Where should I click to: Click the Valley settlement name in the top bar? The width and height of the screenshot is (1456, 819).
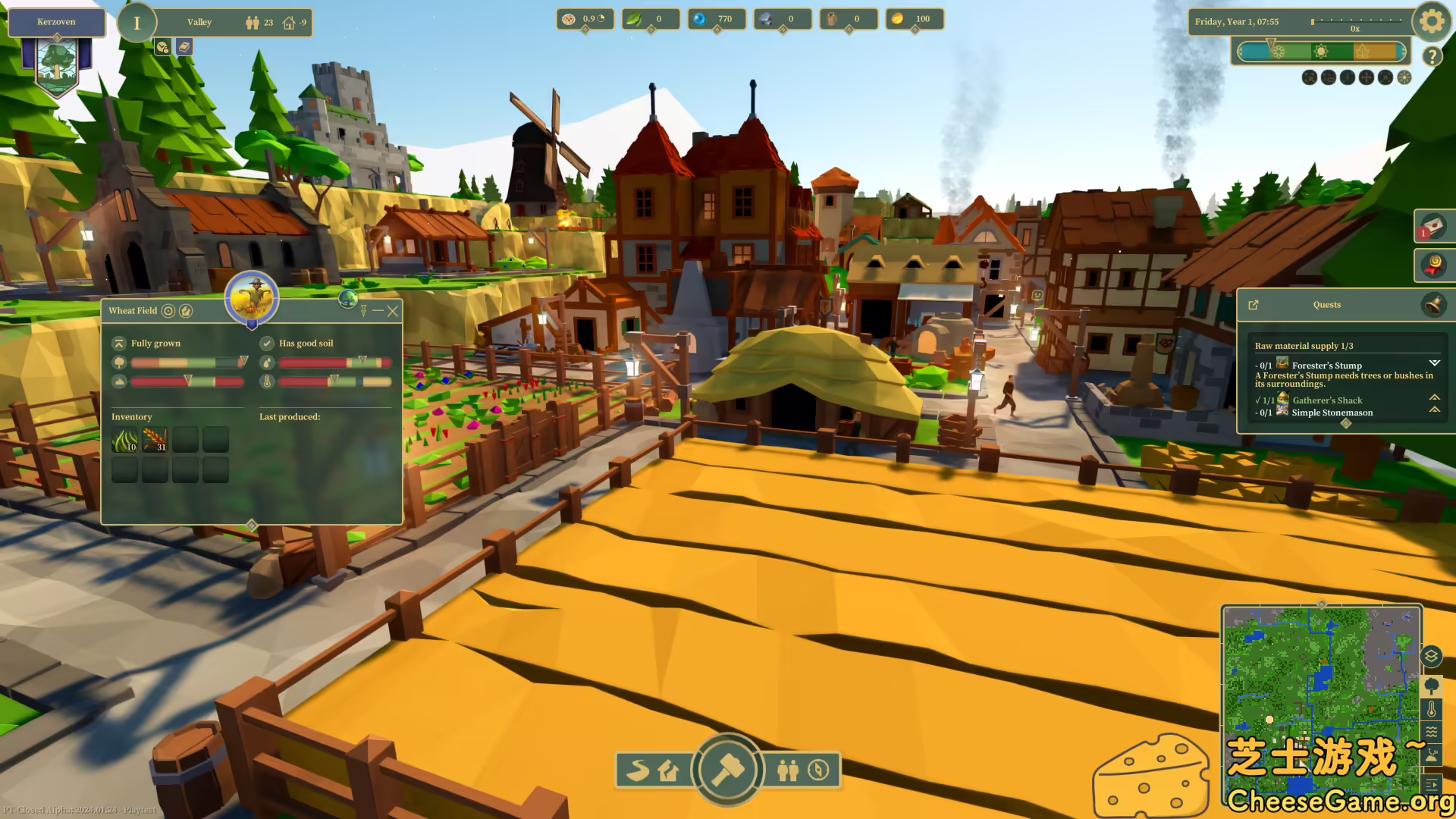point(199,22)
